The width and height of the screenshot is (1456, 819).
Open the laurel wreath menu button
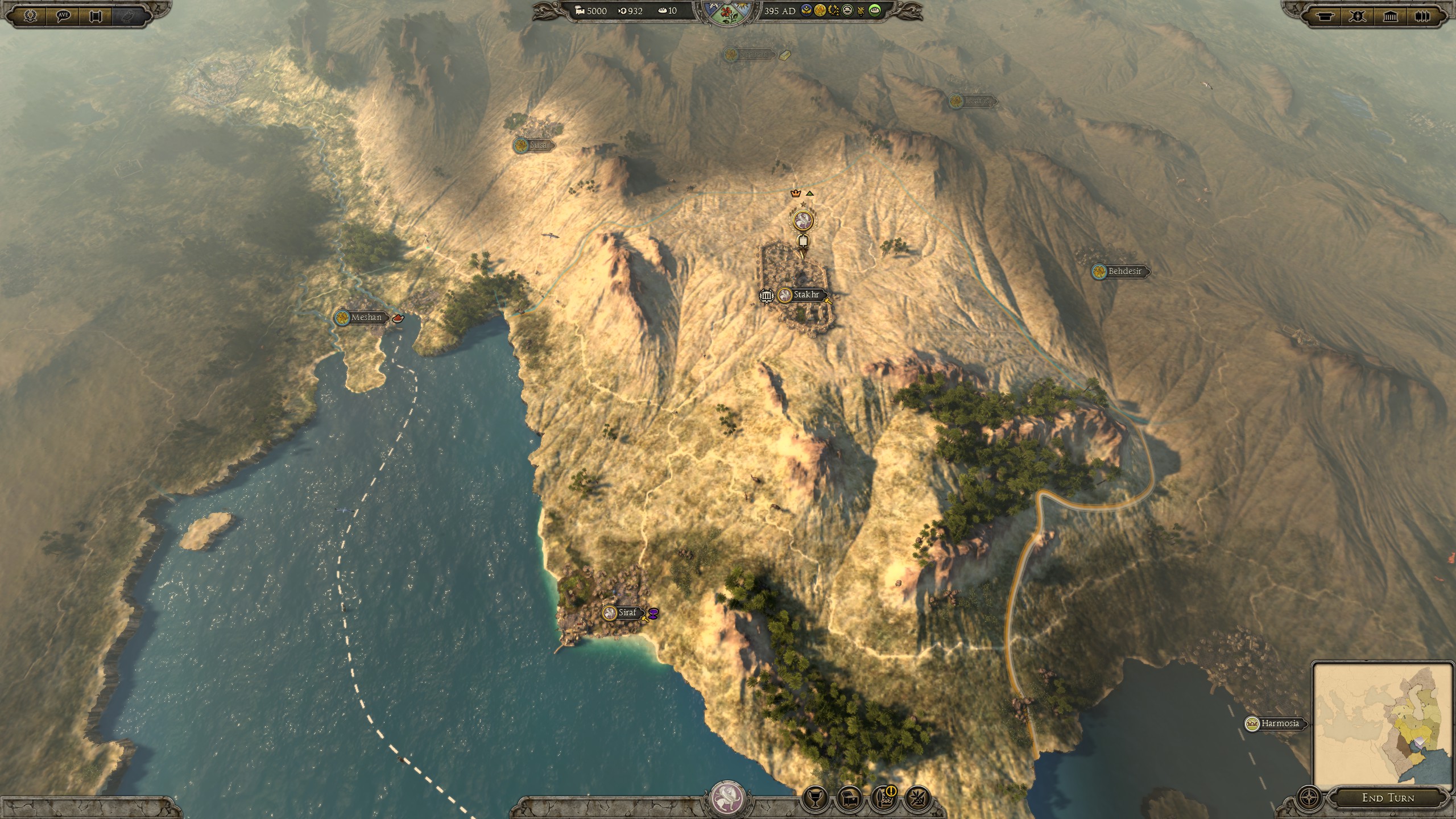(31, 16)
